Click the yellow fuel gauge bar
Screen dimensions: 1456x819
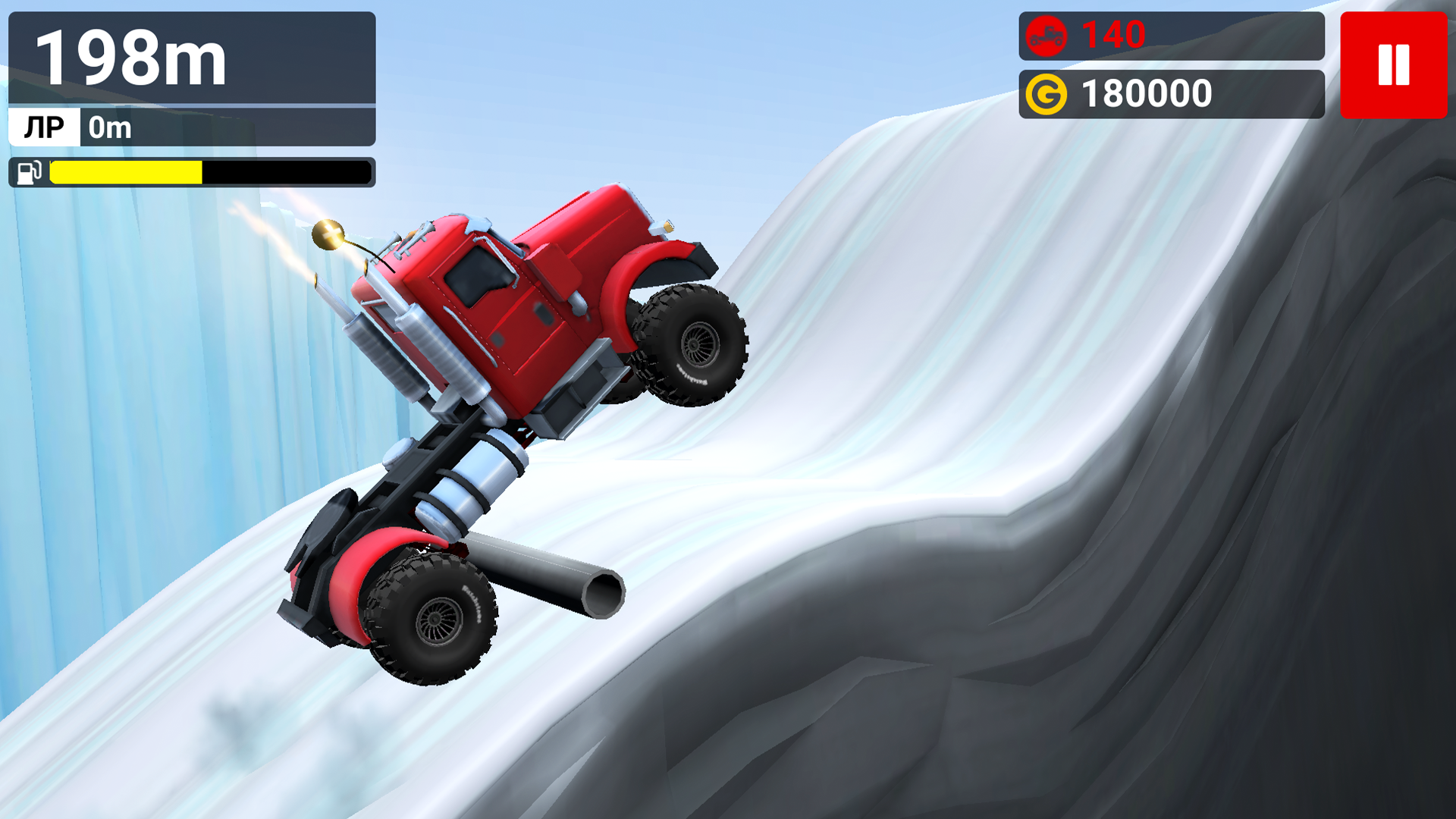(125, 173)
